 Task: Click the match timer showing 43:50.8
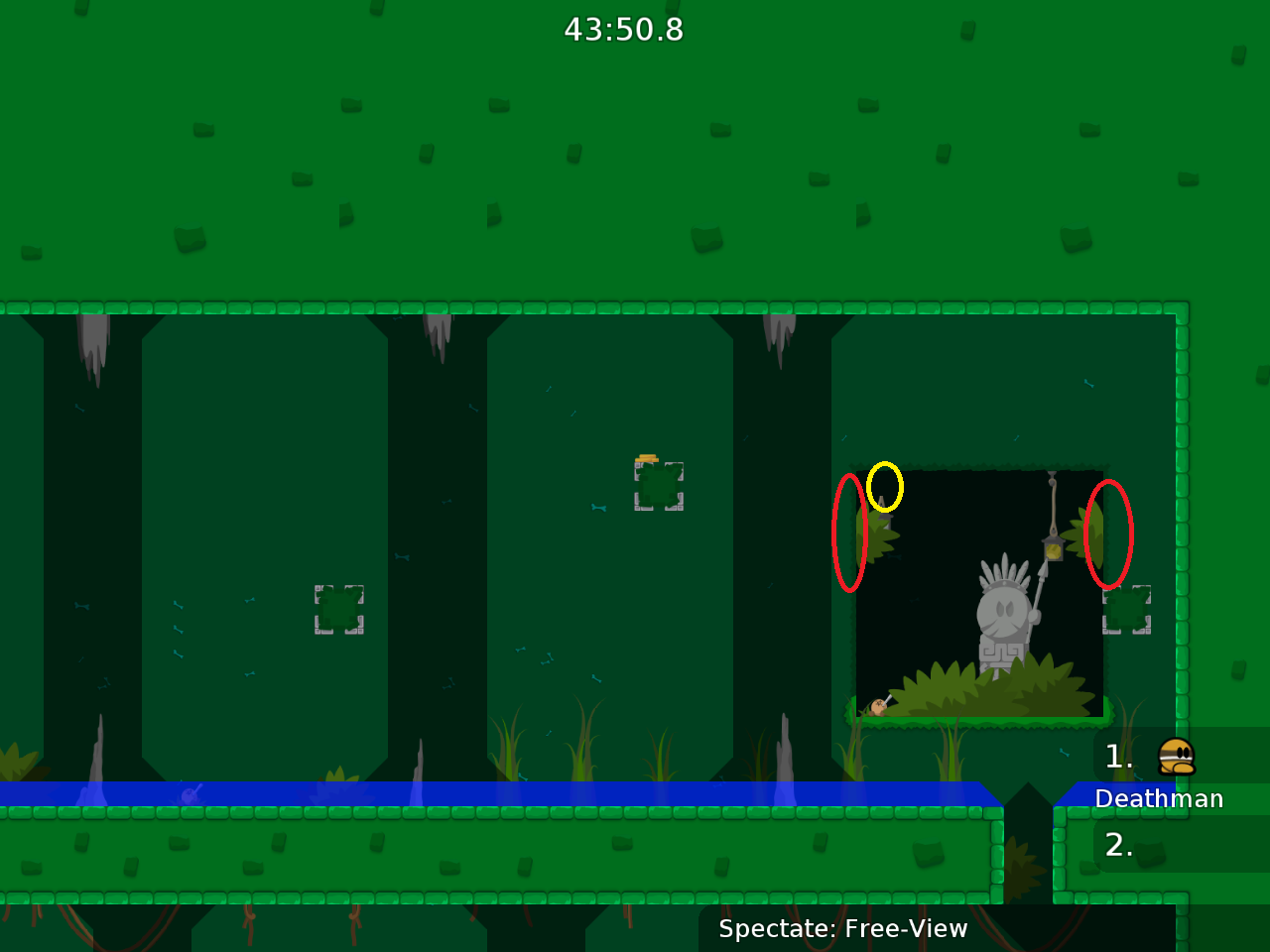click(x=624, y=30)
